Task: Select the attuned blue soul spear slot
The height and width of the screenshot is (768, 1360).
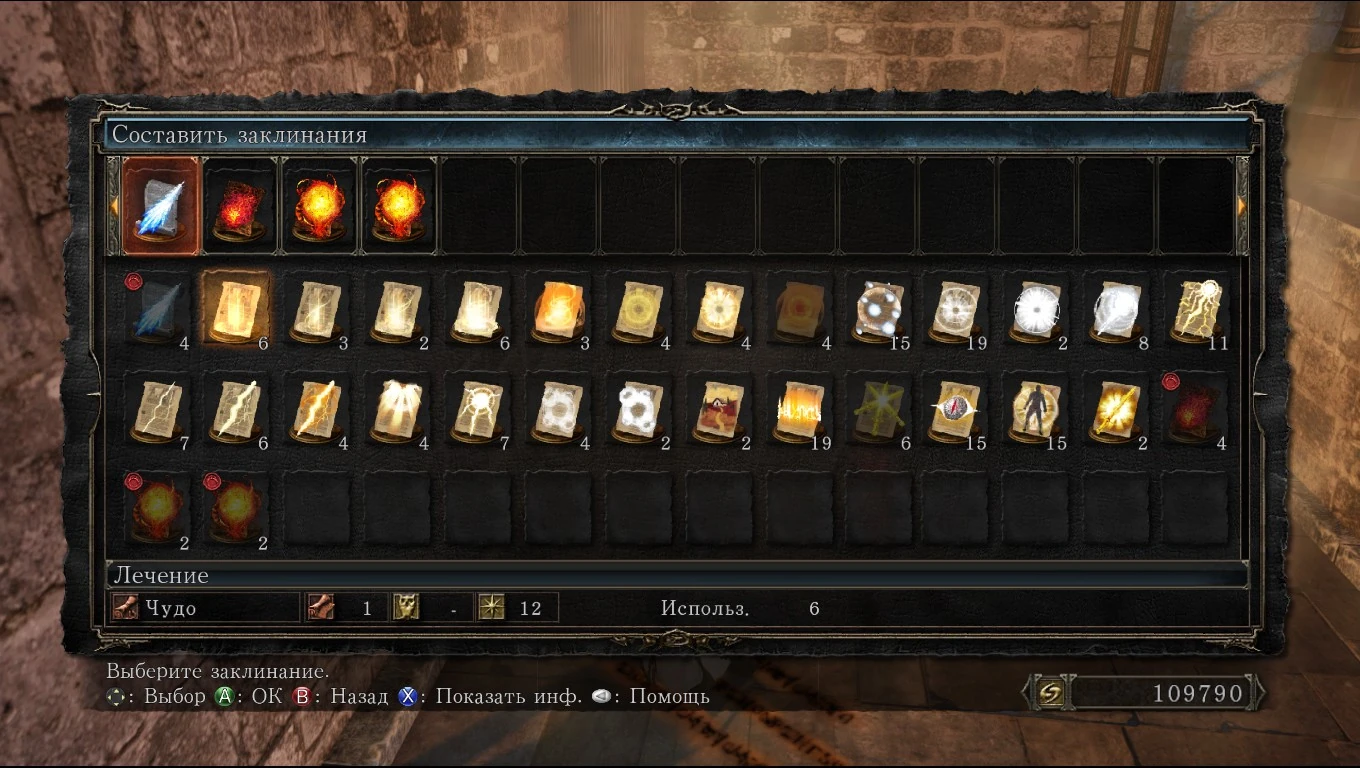Action: tap(161, 206)
